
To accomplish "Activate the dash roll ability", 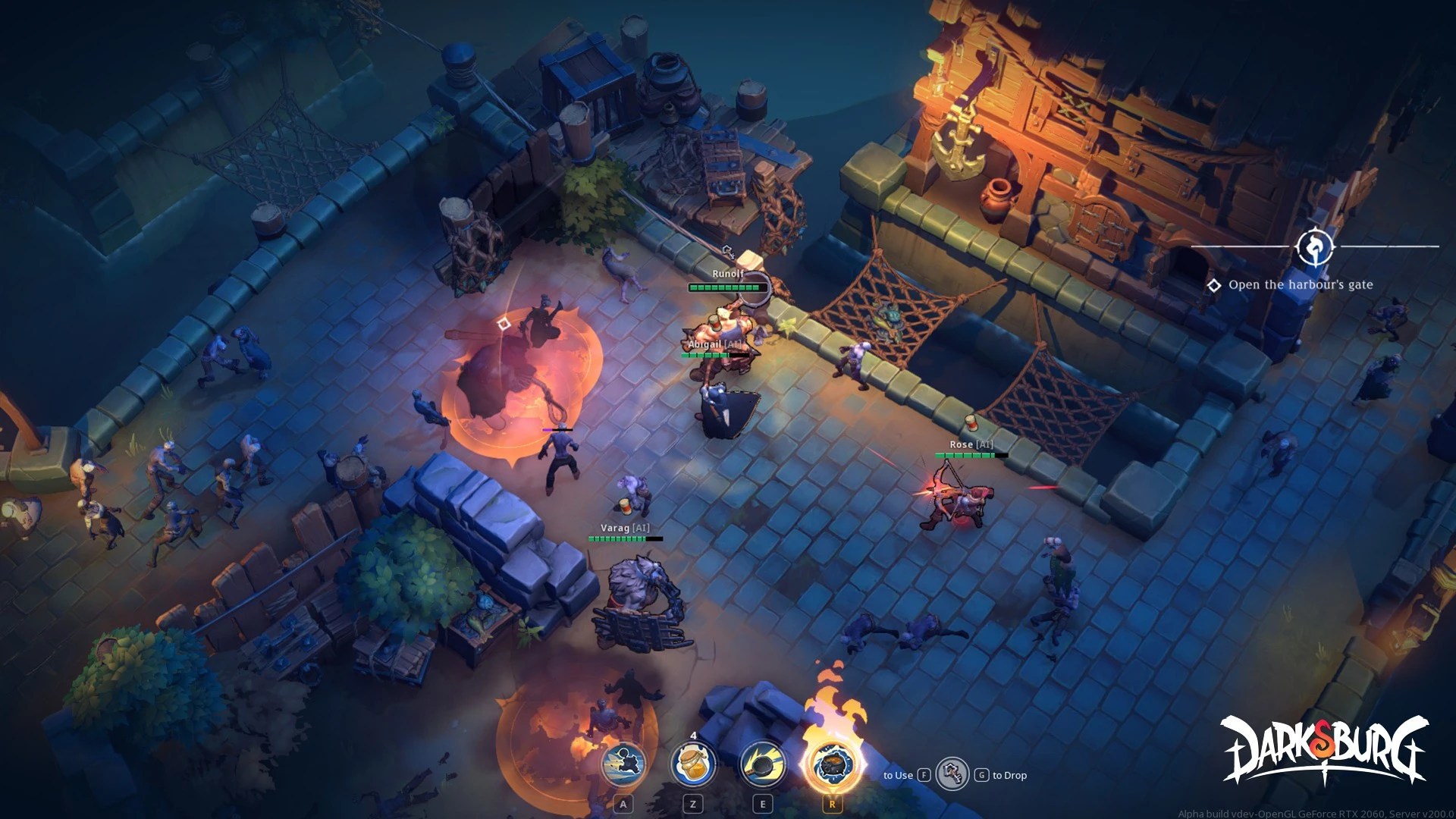I will click(x=623, y=764).
